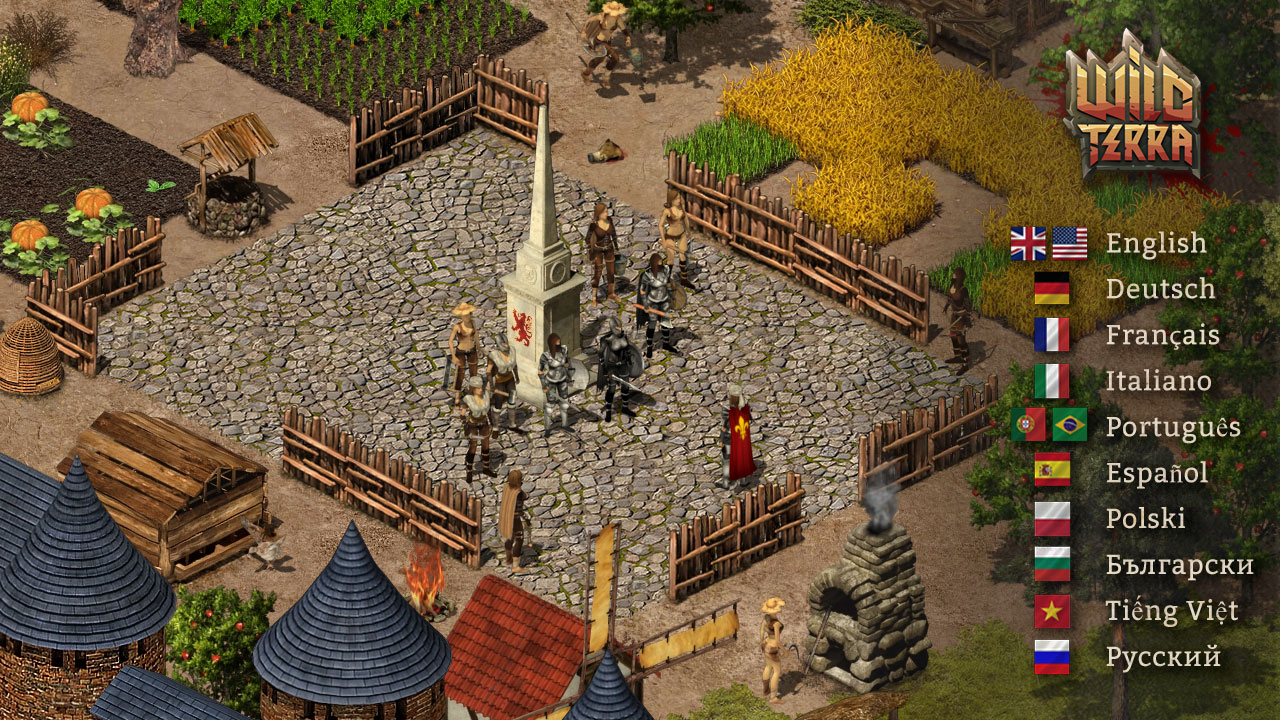Set the language to Polski
The width and height of the screenshot is (1280, 720).
click(x=1145, y=519)
